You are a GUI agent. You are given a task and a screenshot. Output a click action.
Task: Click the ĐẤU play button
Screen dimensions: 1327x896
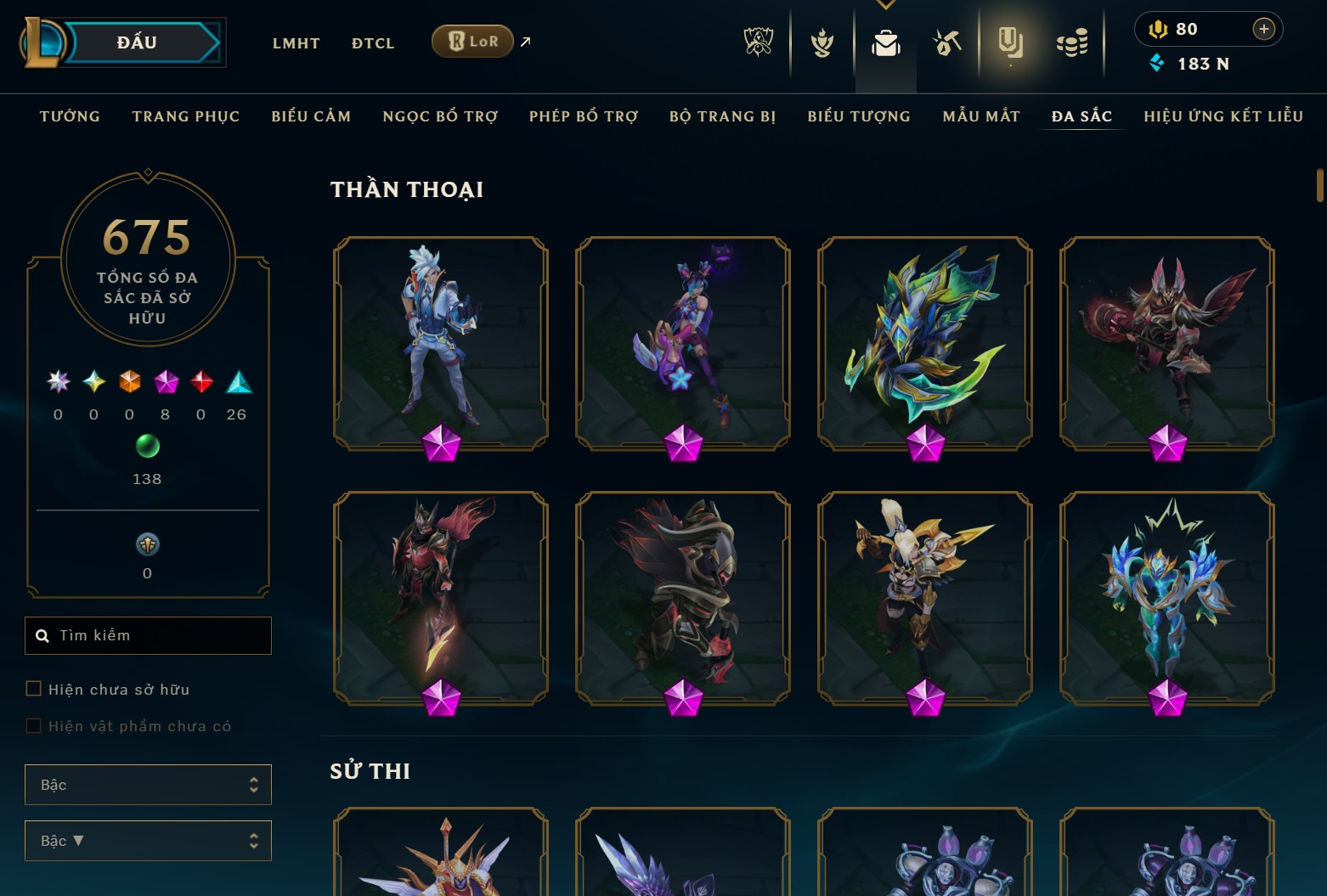[138, 42]
